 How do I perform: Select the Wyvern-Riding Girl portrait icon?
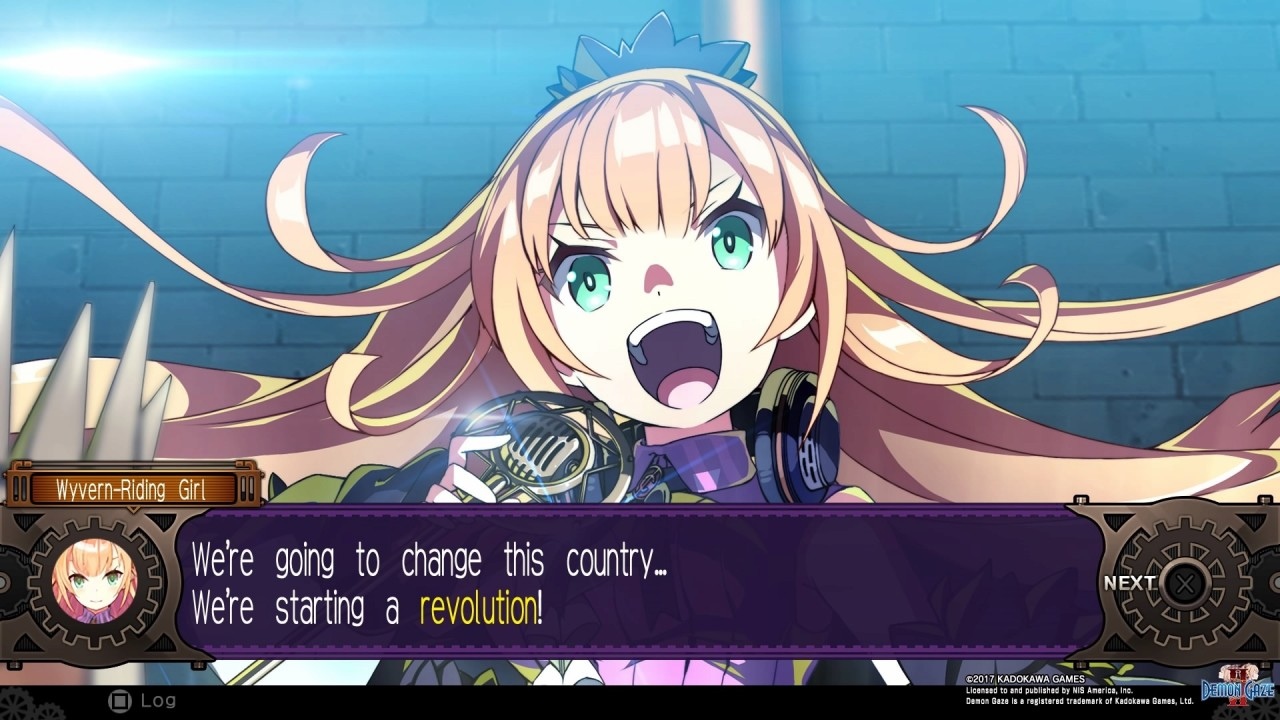pos(96,583)
